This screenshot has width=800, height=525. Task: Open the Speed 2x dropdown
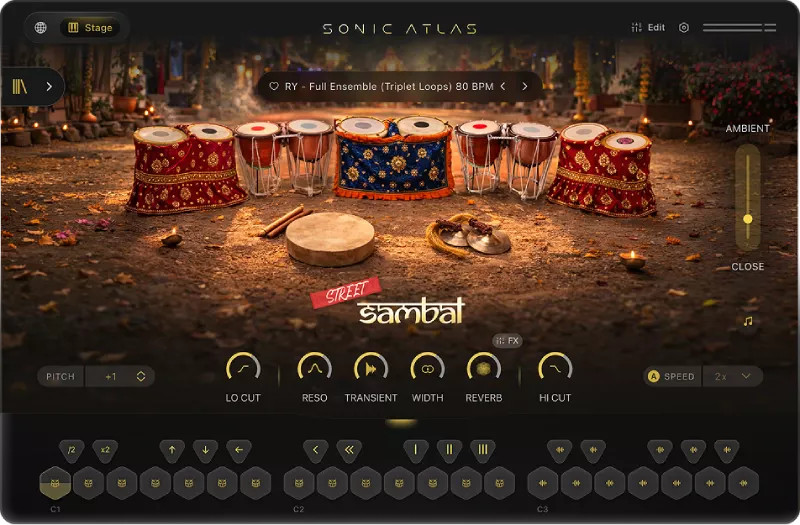click(732, 377)
